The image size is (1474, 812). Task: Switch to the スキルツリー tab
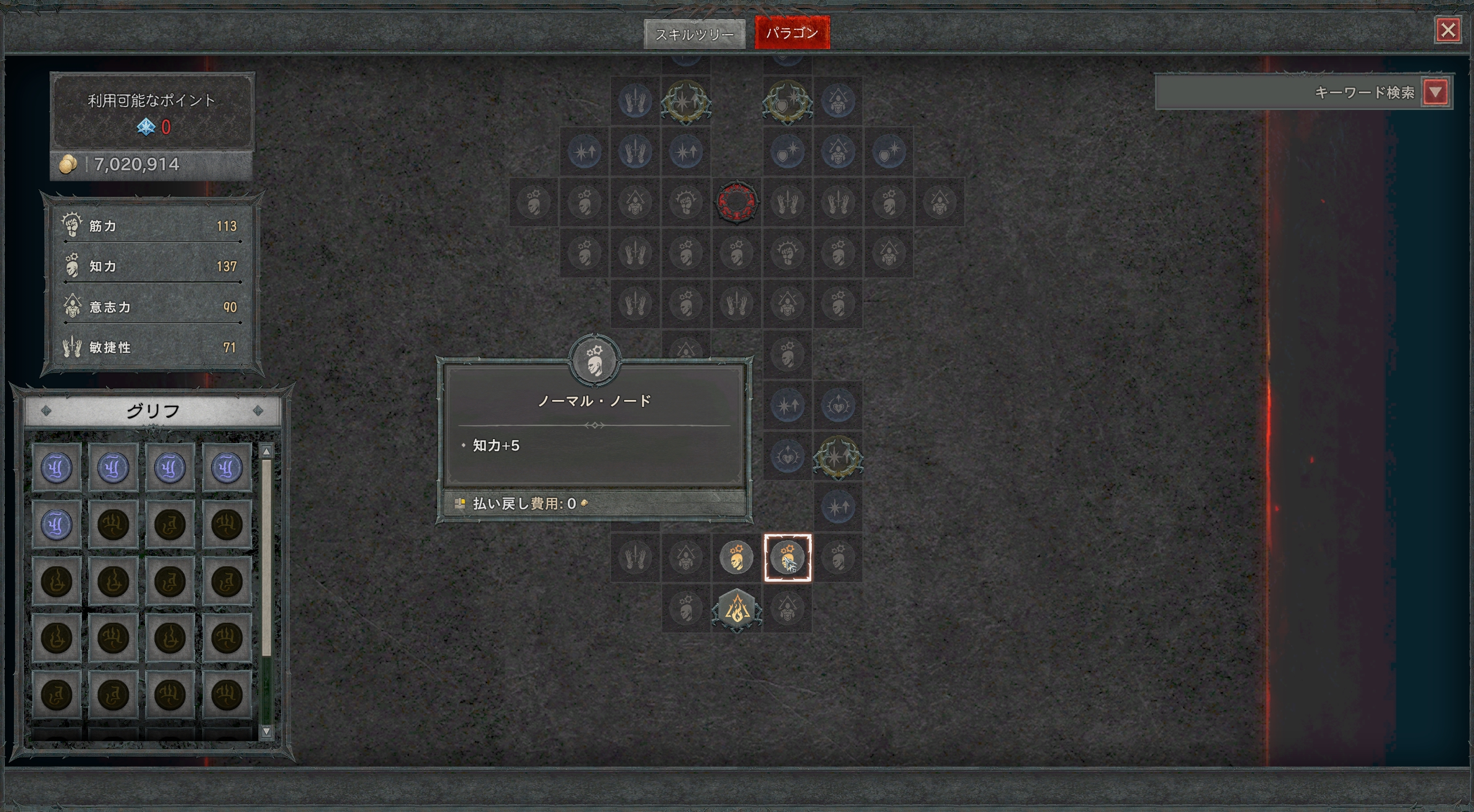[694, 34]
